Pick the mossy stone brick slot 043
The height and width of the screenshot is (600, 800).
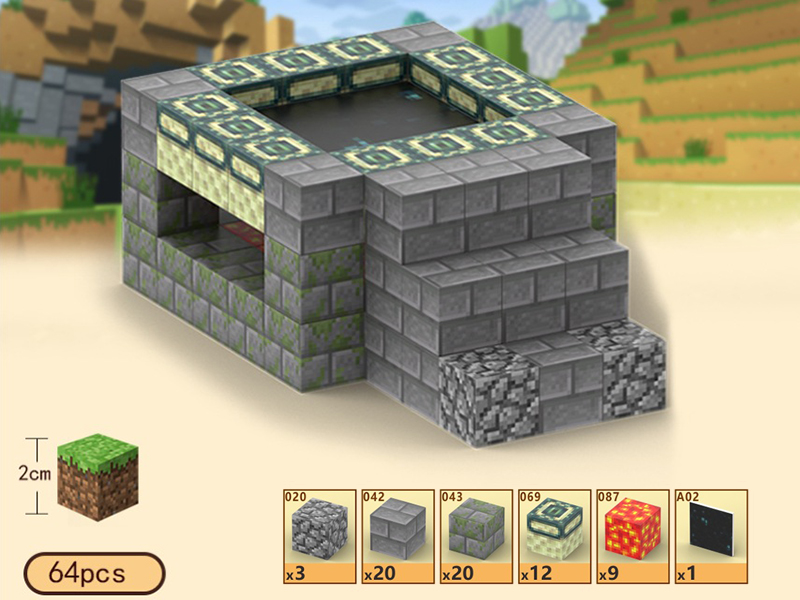pos(476,535)
